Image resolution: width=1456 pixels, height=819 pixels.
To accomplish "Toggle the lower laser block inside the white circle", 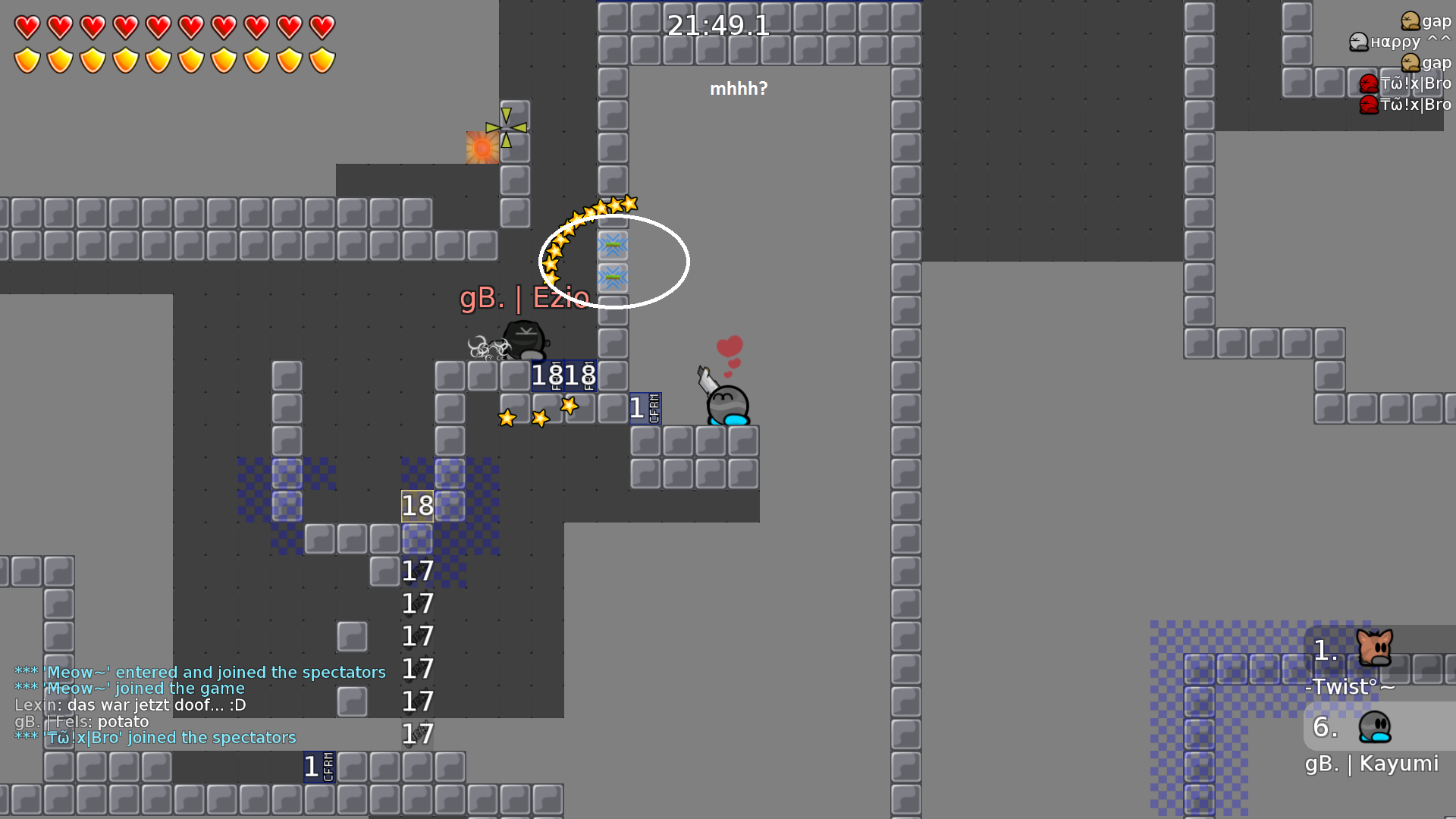I will coord(613,278).
